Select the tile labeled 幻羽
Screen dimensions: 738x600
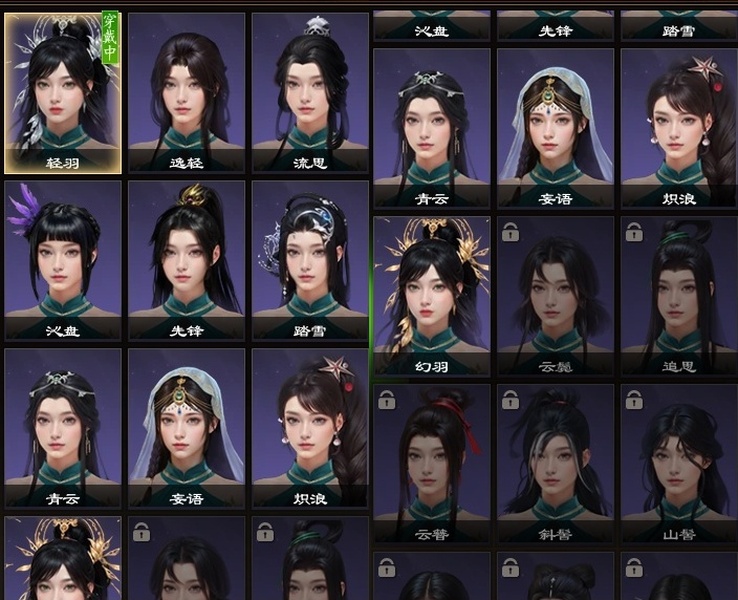(432, 297)
